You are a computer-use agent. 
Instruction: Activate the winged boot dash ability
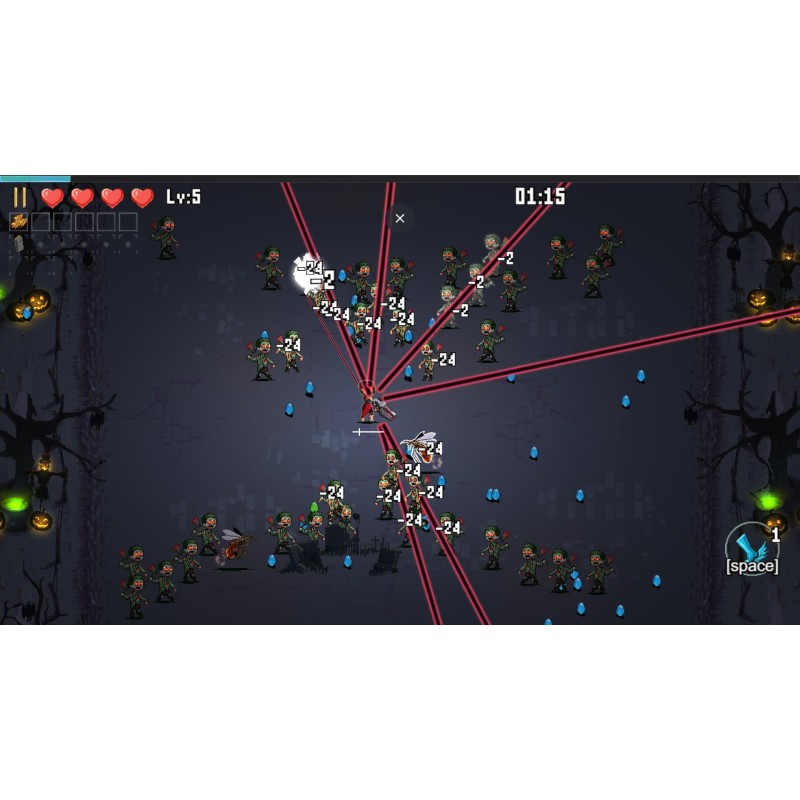751,547
